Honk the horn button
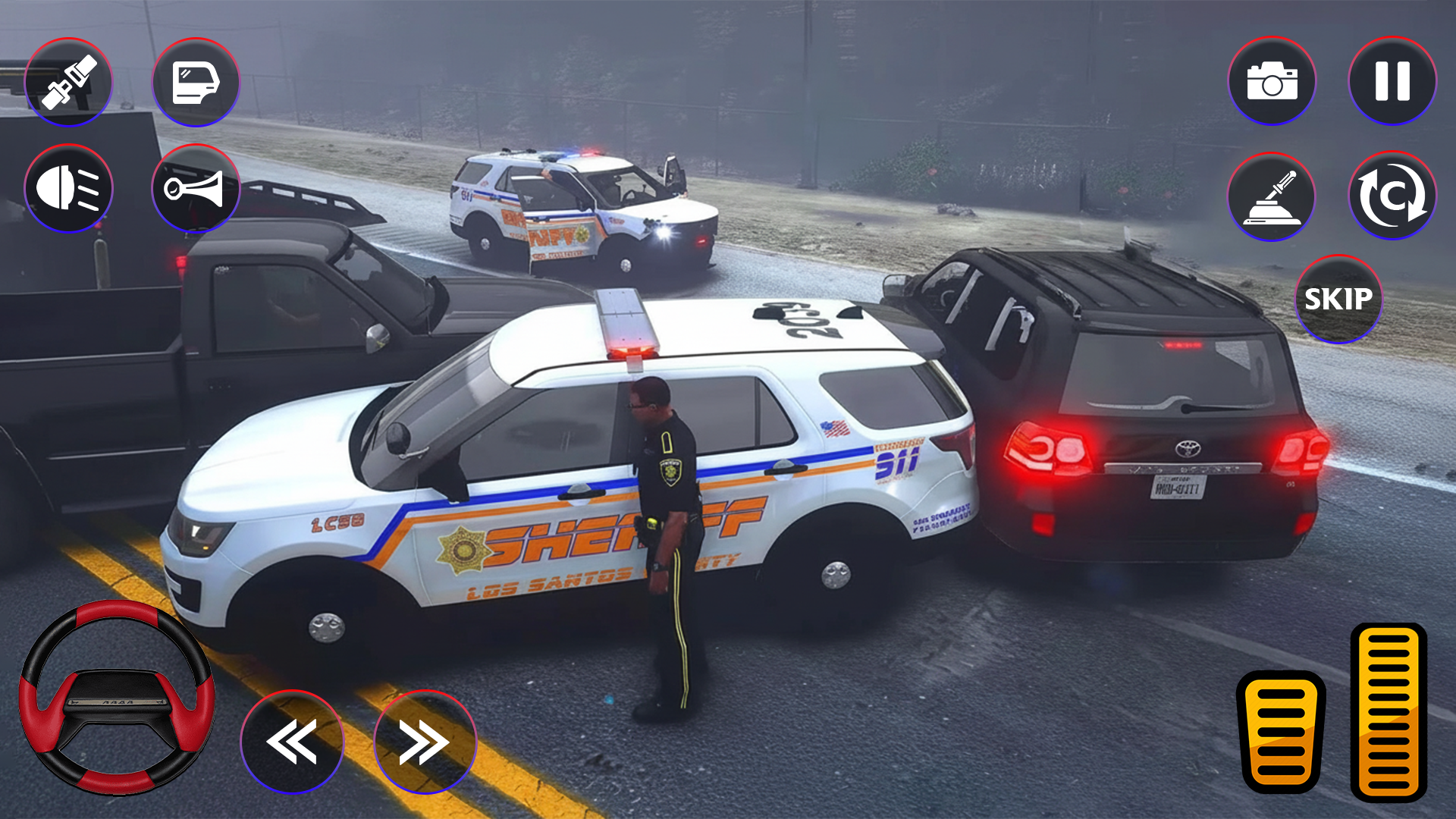Screen dimensions: 1456x819 click(x=196, y=188)
